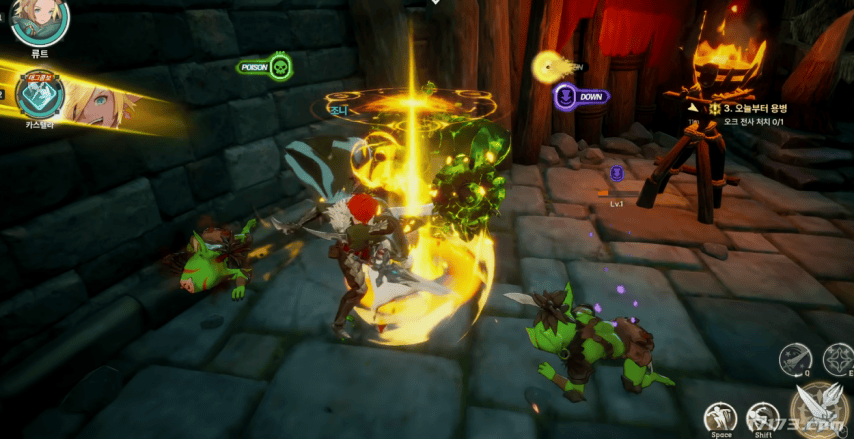Use the sword slash skill (Q)

pyautogui.click(x=795, y=357)
